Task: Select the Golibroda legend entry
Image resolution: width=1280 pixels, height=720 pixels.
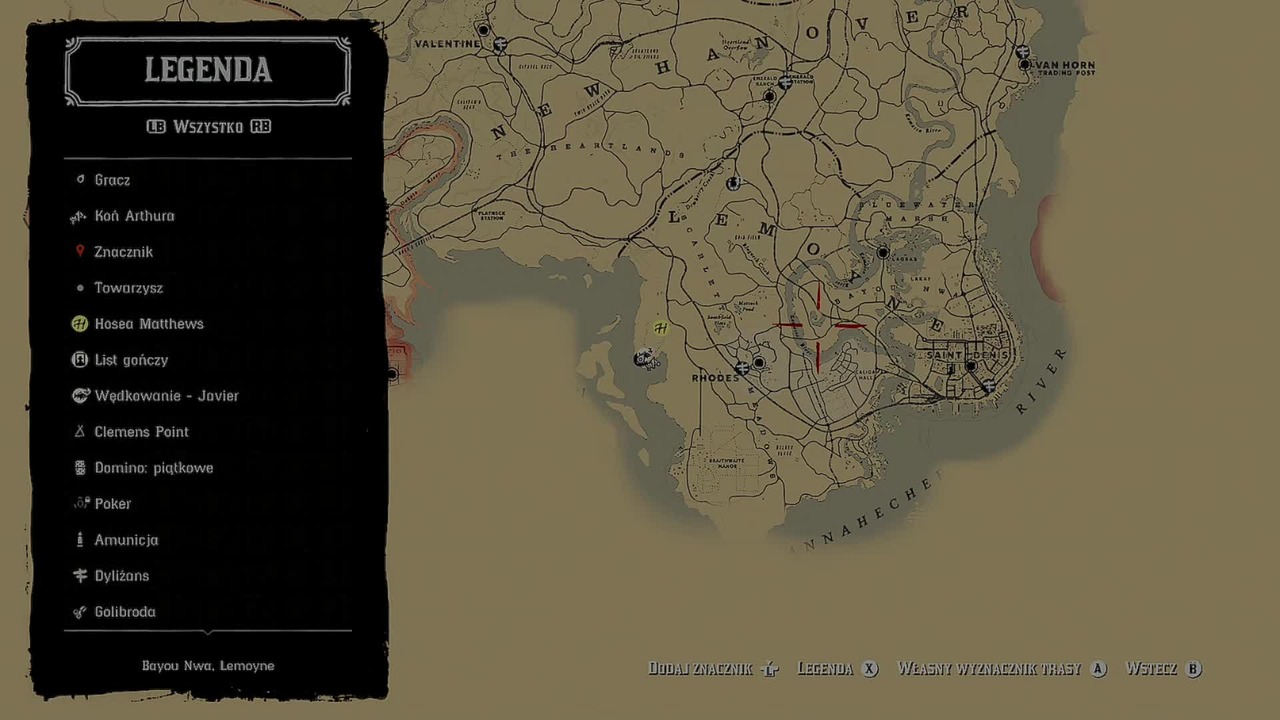Action: [124, 612]
